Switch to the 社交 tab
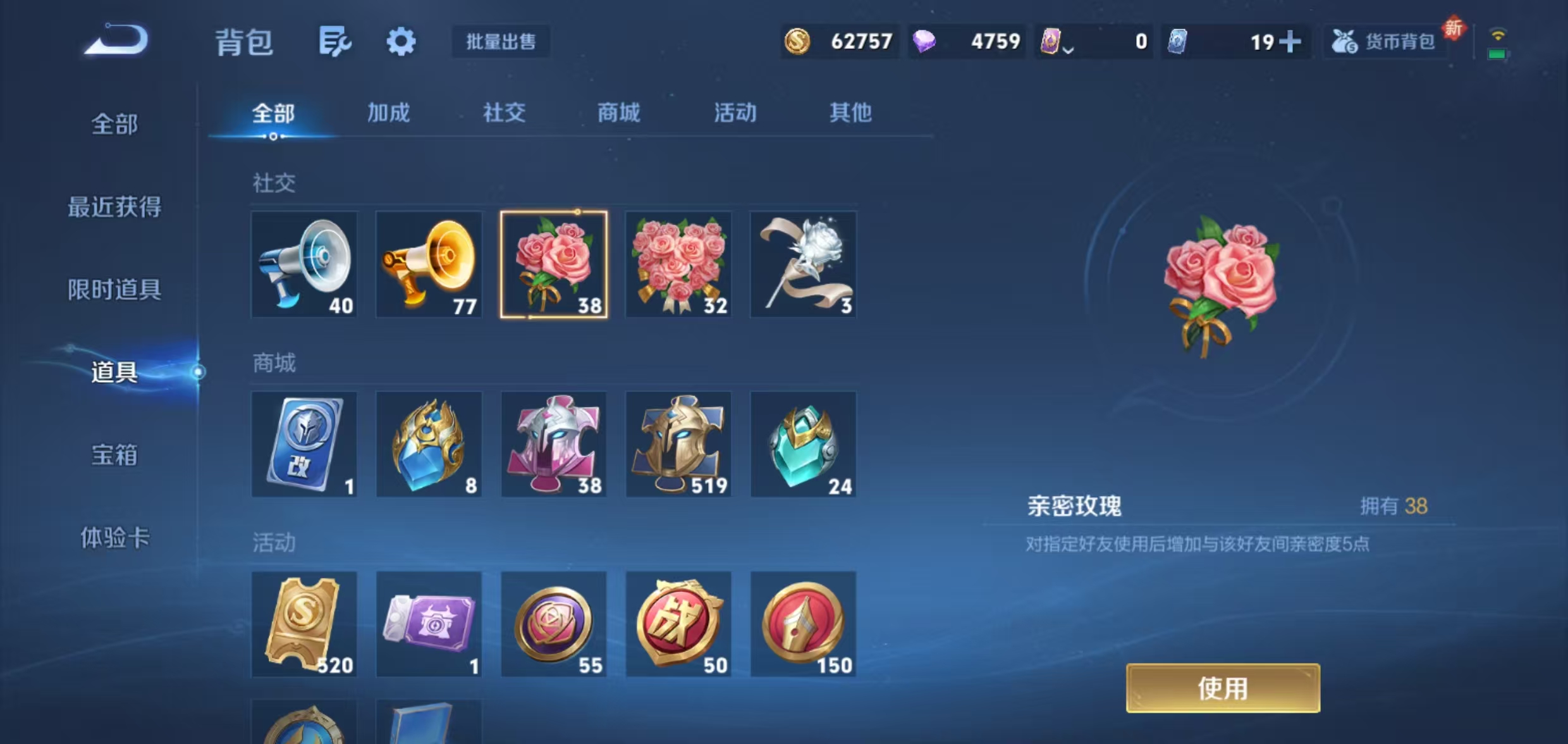 (504, 114)
